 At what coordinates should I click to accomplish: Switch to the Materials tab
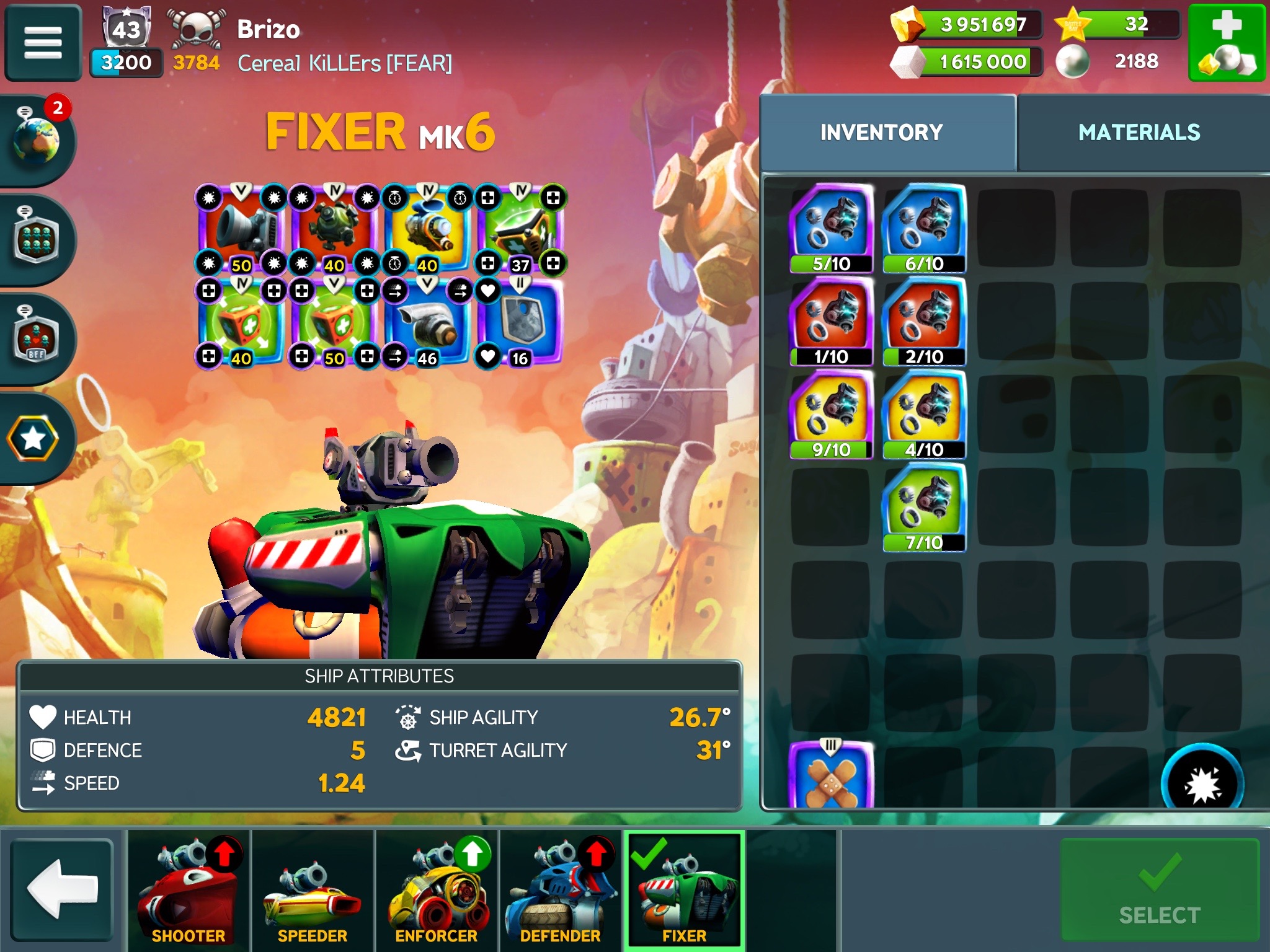(1139, 132)
